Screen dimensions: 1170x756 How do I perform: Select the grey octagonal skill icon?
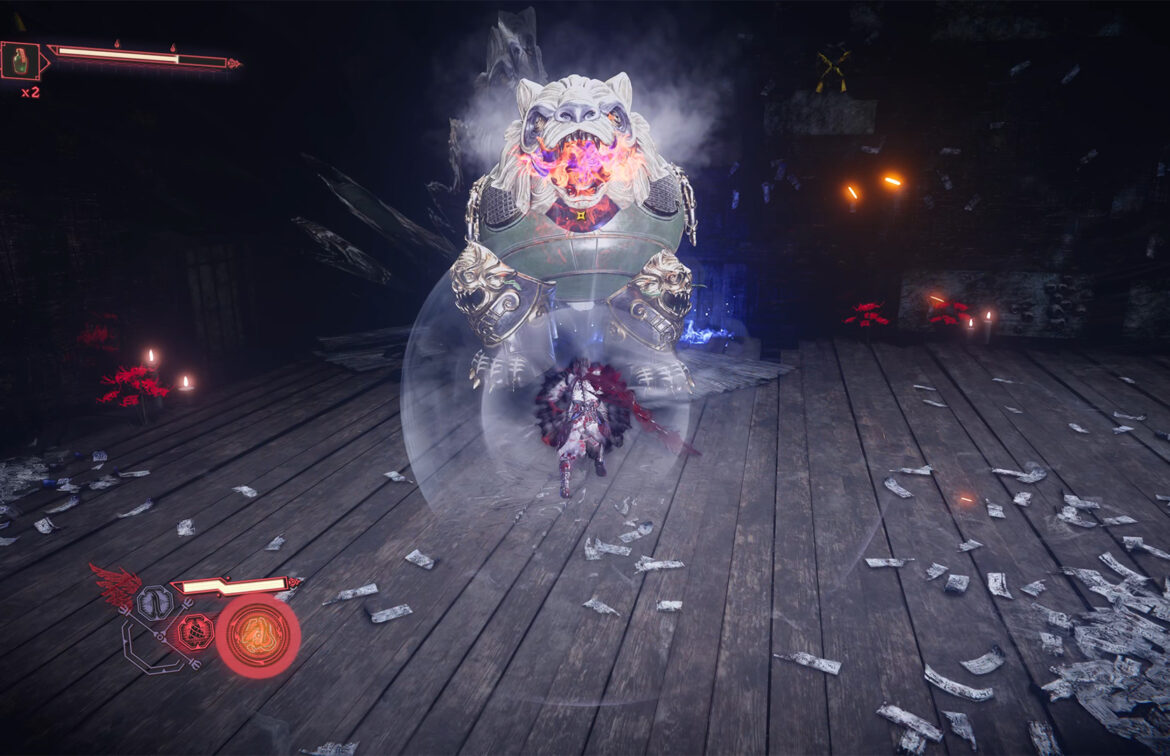[154, 602]
